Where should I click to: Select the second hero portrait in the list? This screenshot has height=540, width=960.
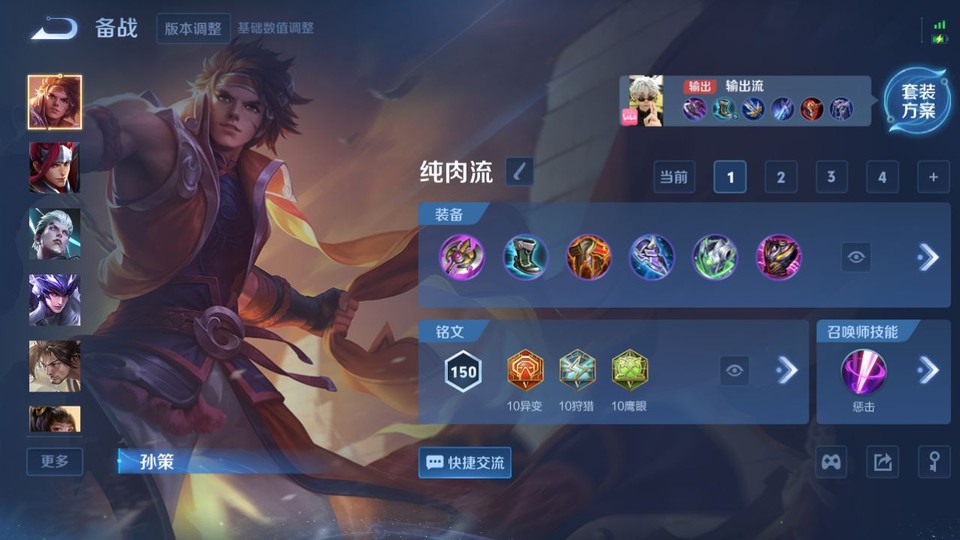[54, 167]
